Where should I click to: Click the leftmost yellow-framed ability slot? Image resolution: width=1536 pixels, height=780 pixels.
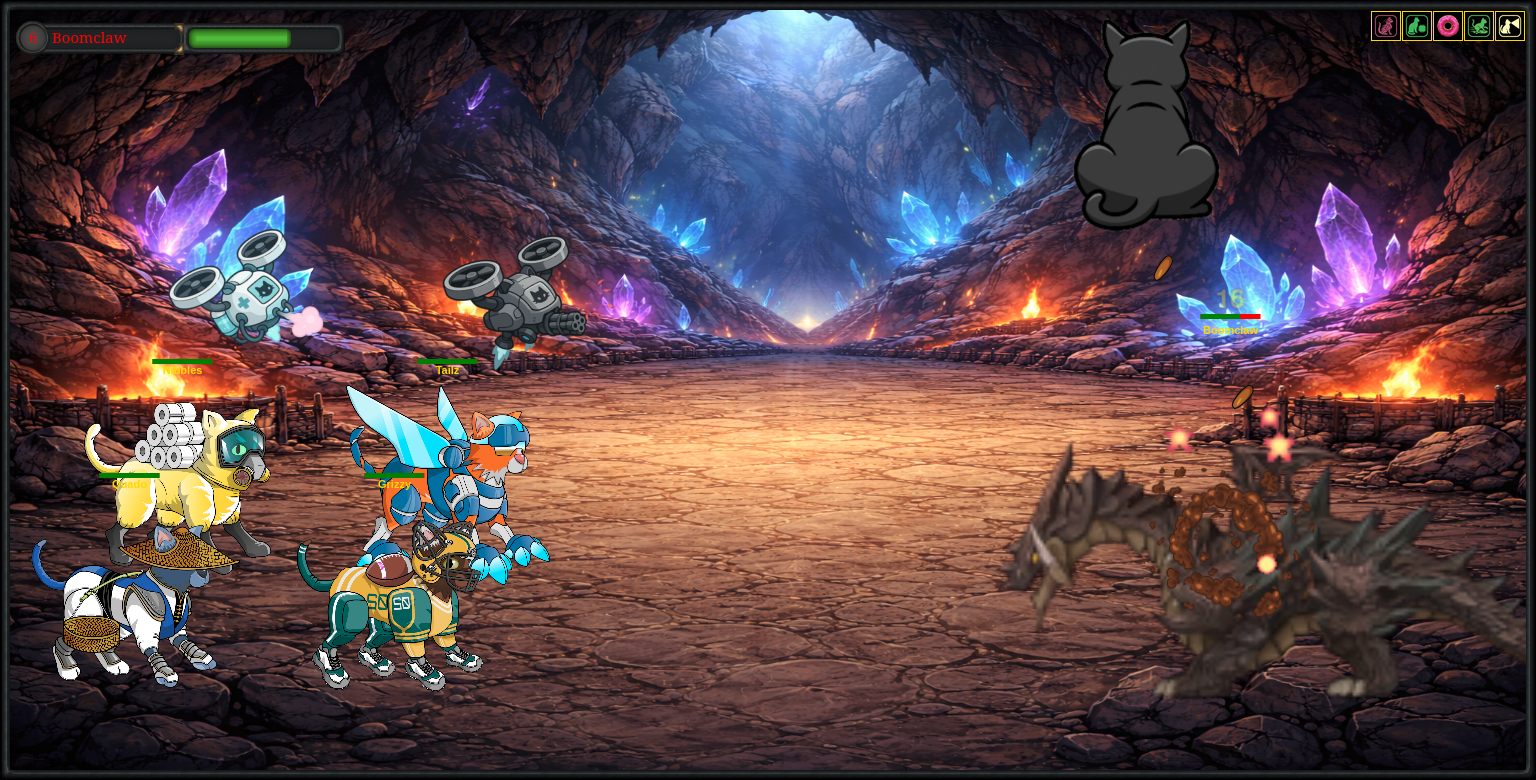pos(1385,26)
